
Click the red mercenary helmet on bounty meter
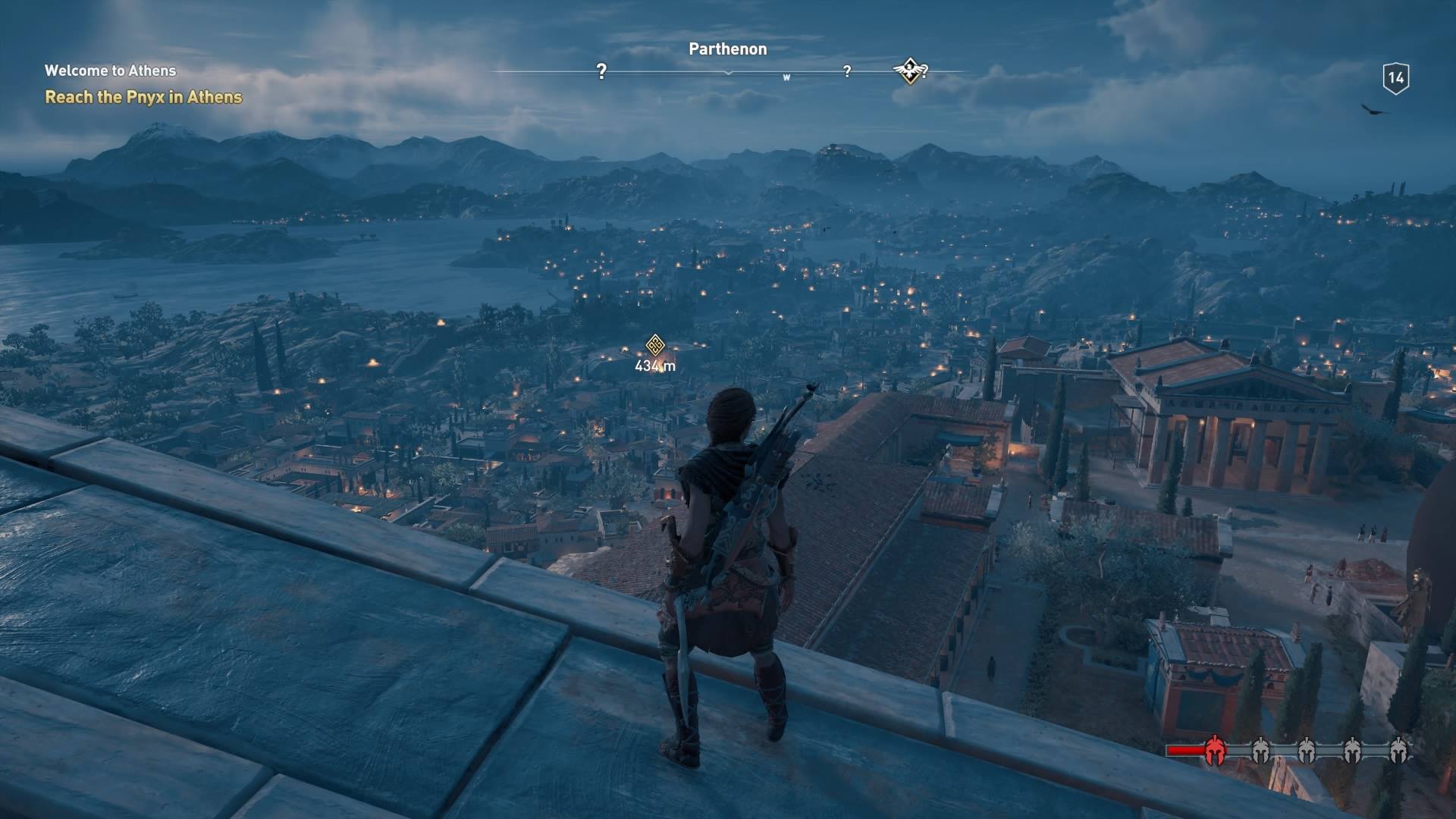pos(1215,750)
